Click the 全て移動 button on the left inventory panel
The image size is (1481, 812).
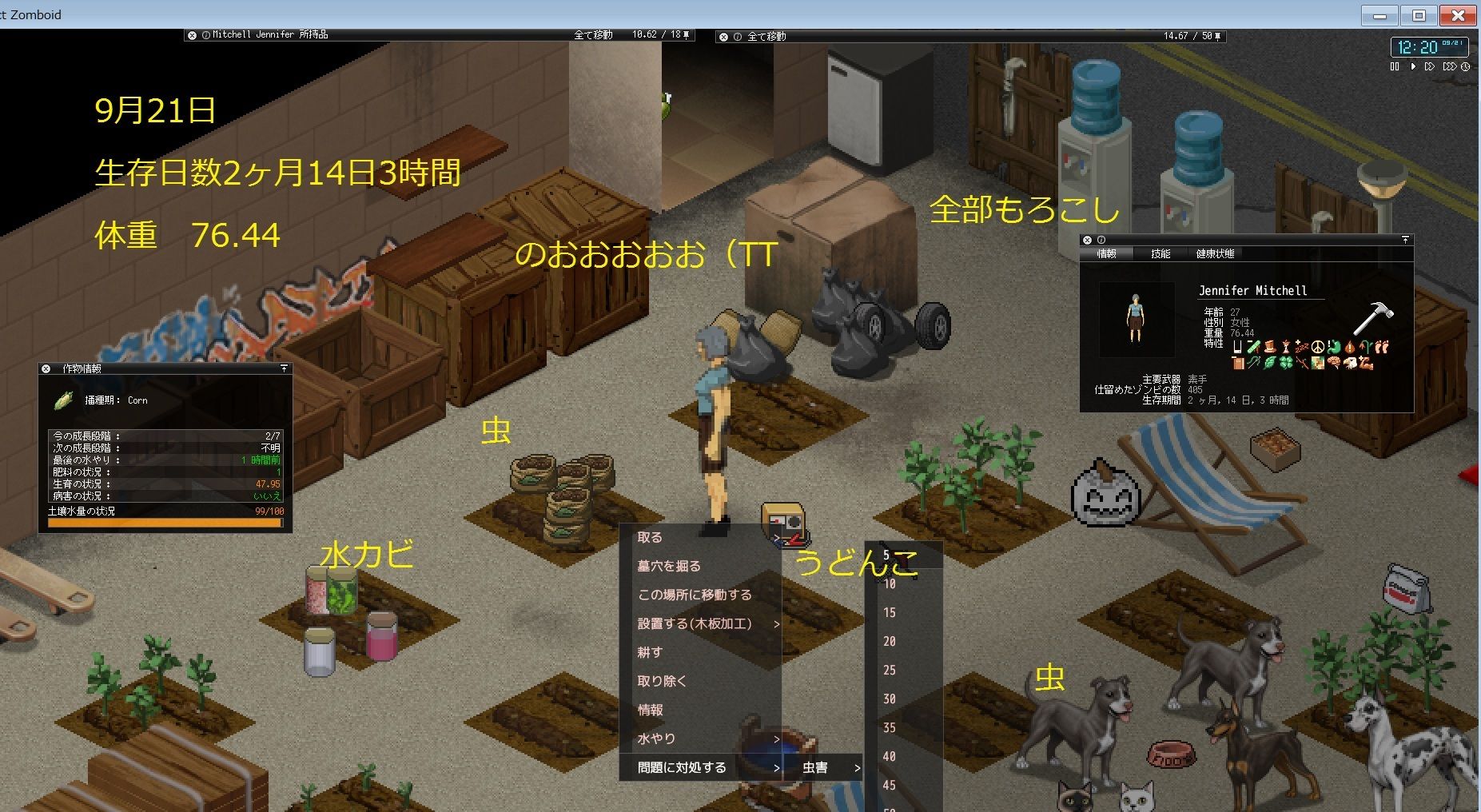tap(591, 34)
